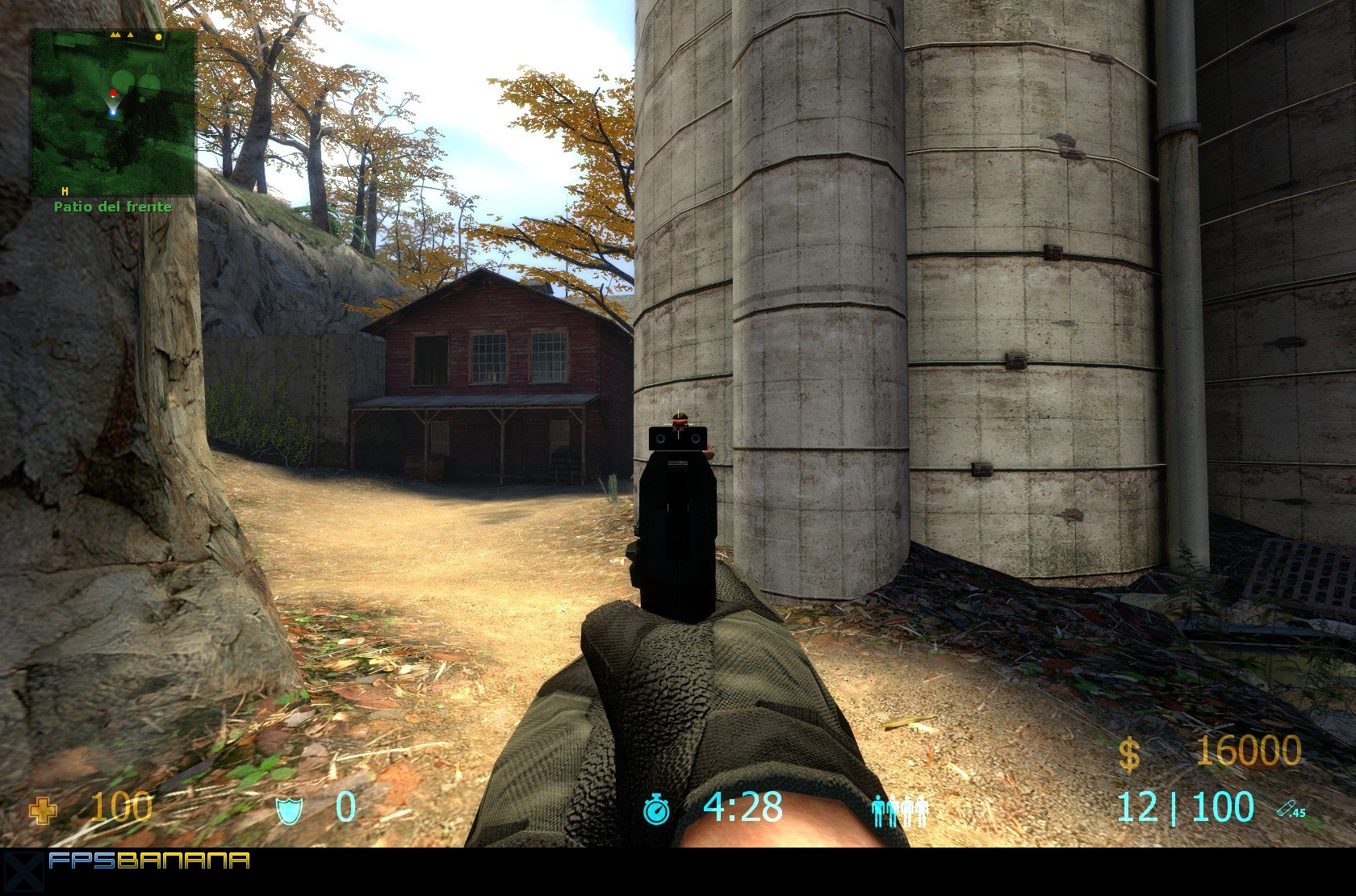Click the round timer stopwatch icon
The height and width of the screenshot is (896, 1356).
[657, 809]
